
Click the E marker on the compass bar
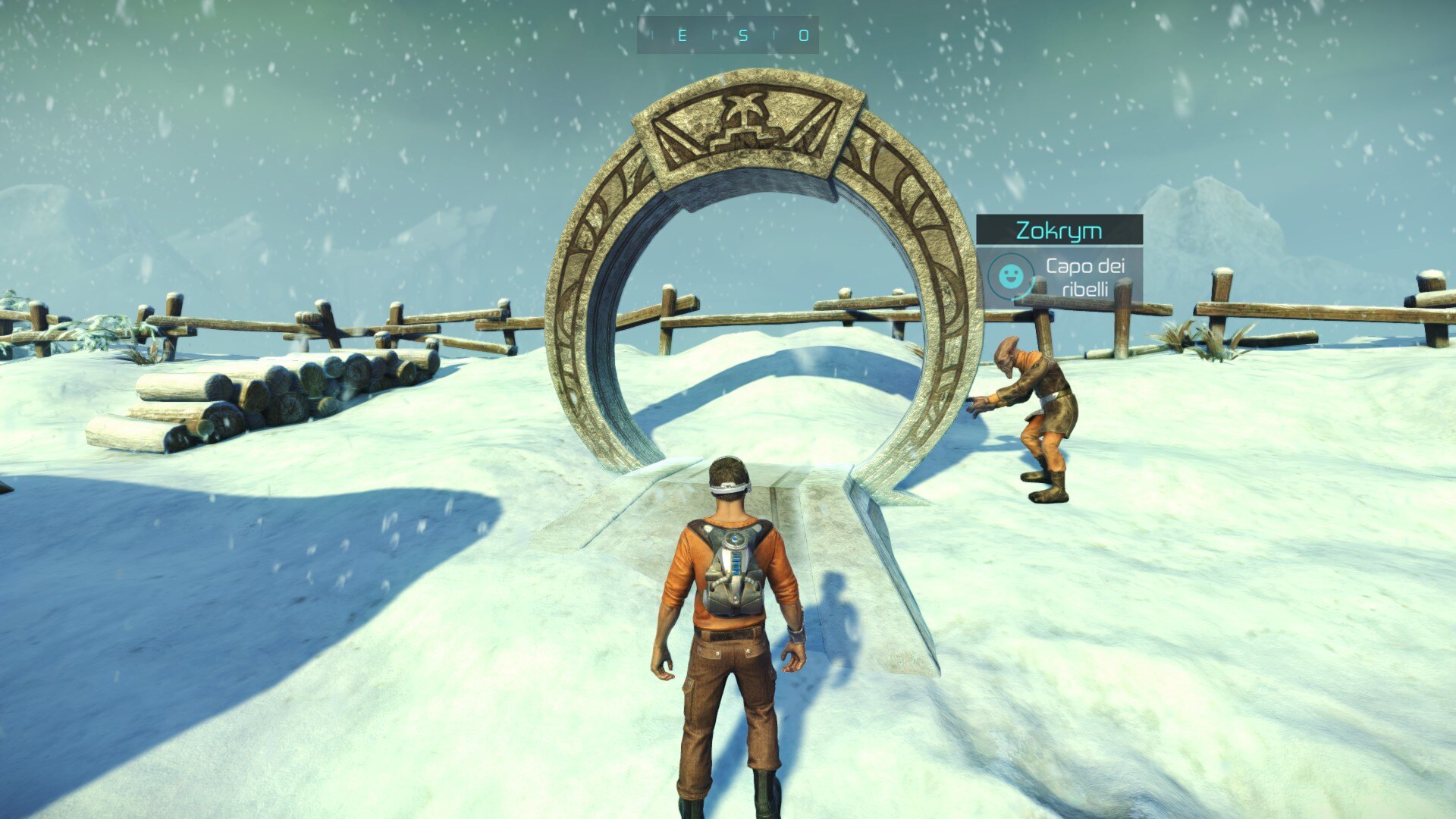click(682, 36)
